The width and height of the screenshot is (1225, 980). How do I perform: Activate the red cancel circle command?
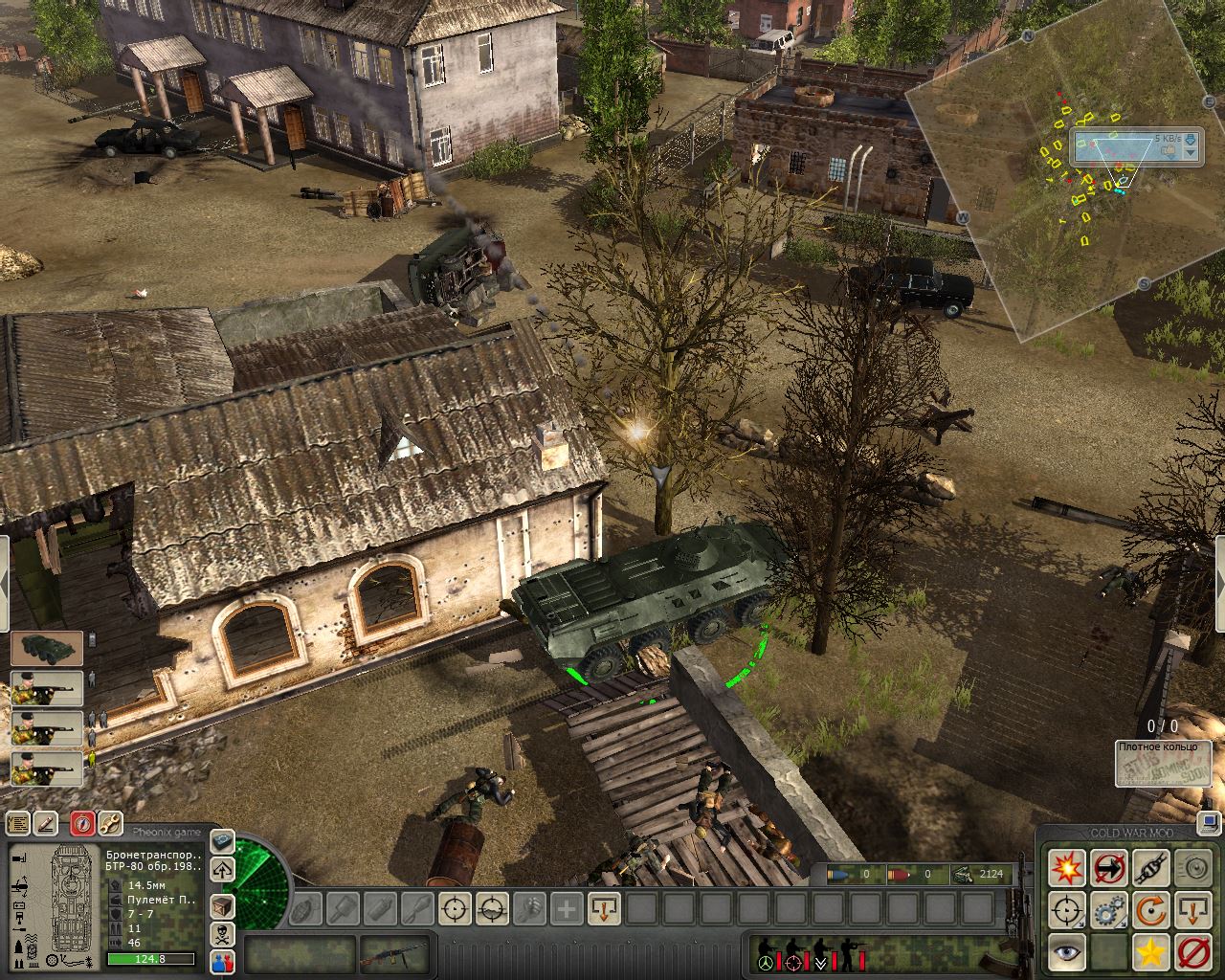click(1192, 952)
